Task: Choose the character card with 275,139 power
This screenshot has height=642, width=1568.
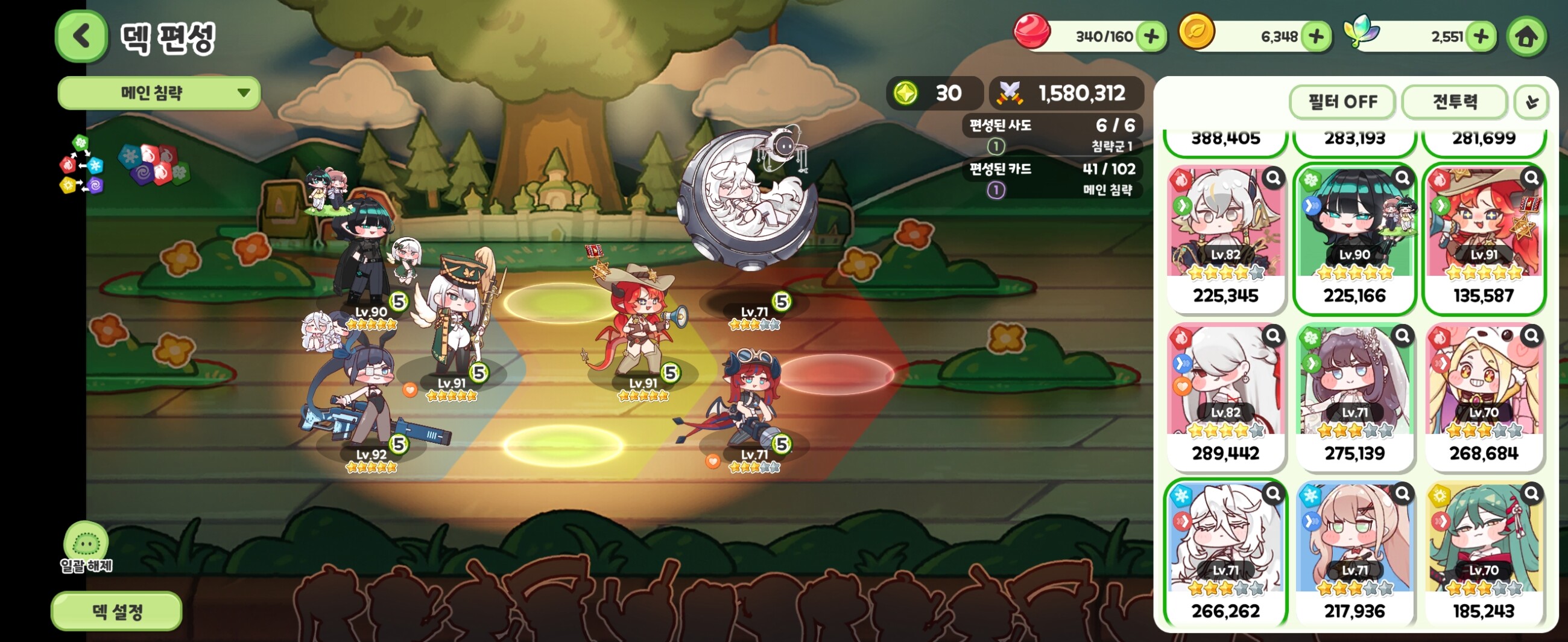Action: pos(1355,396)
